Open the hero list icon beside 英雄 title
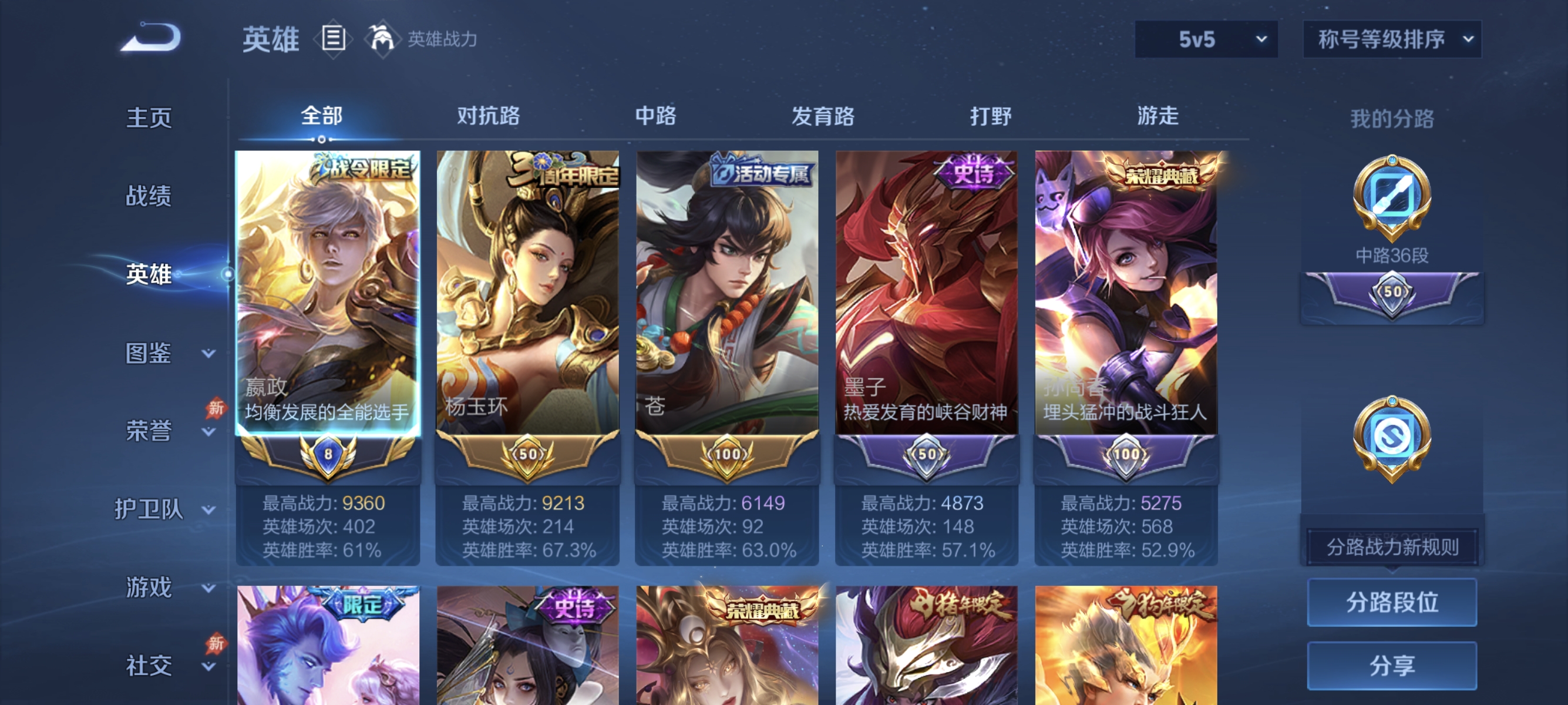 pos(332,38)
